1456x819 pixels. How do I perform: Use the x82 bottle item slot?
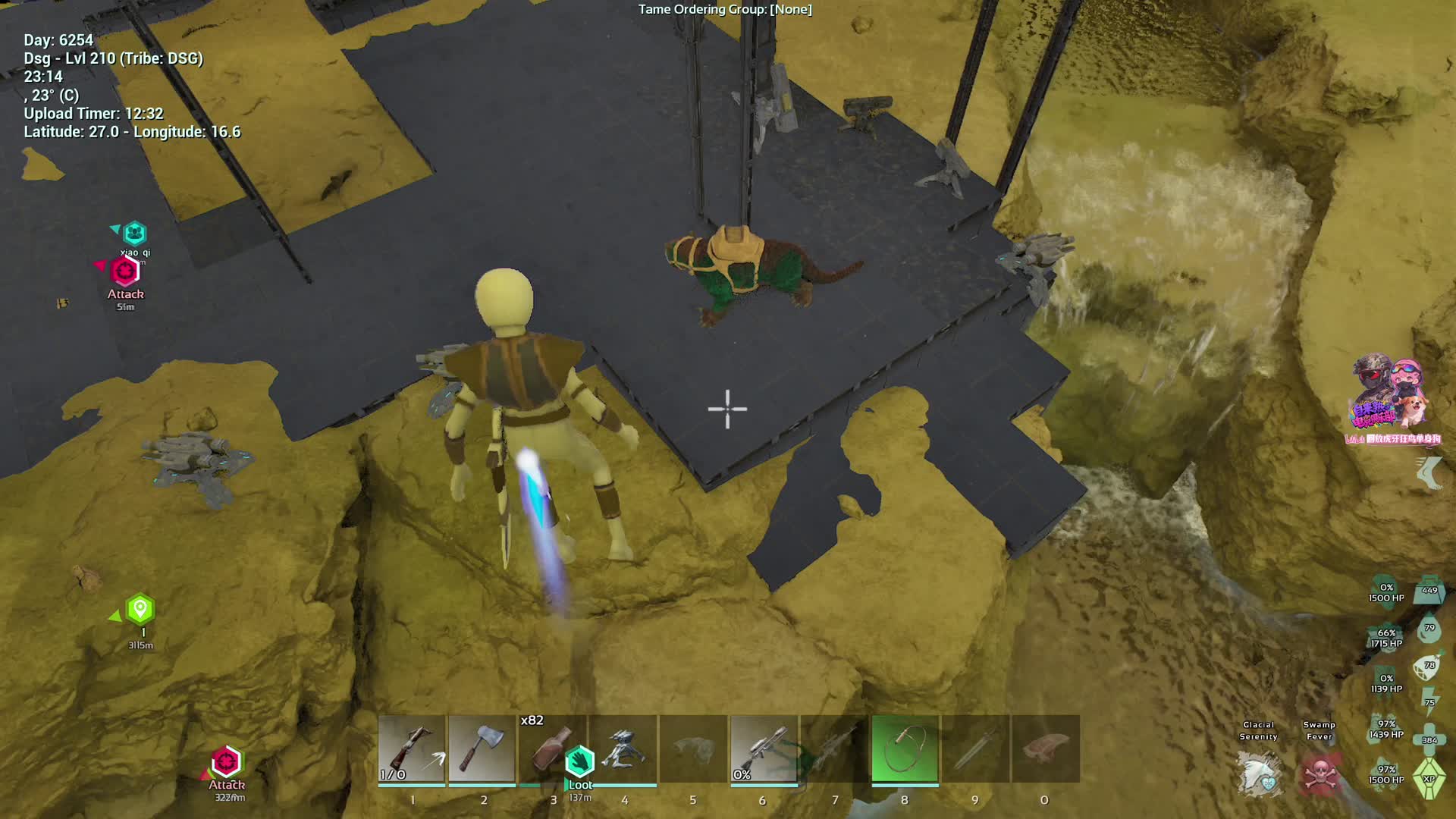[x=551, y=749]
